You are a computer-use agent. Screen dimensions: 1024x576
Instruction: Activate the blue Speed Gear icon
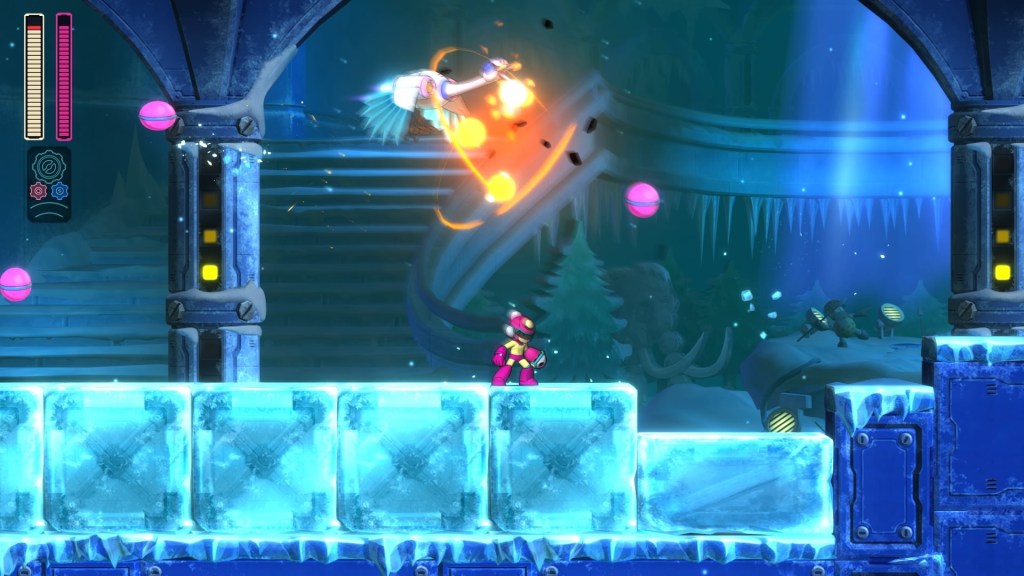(58, 190)
